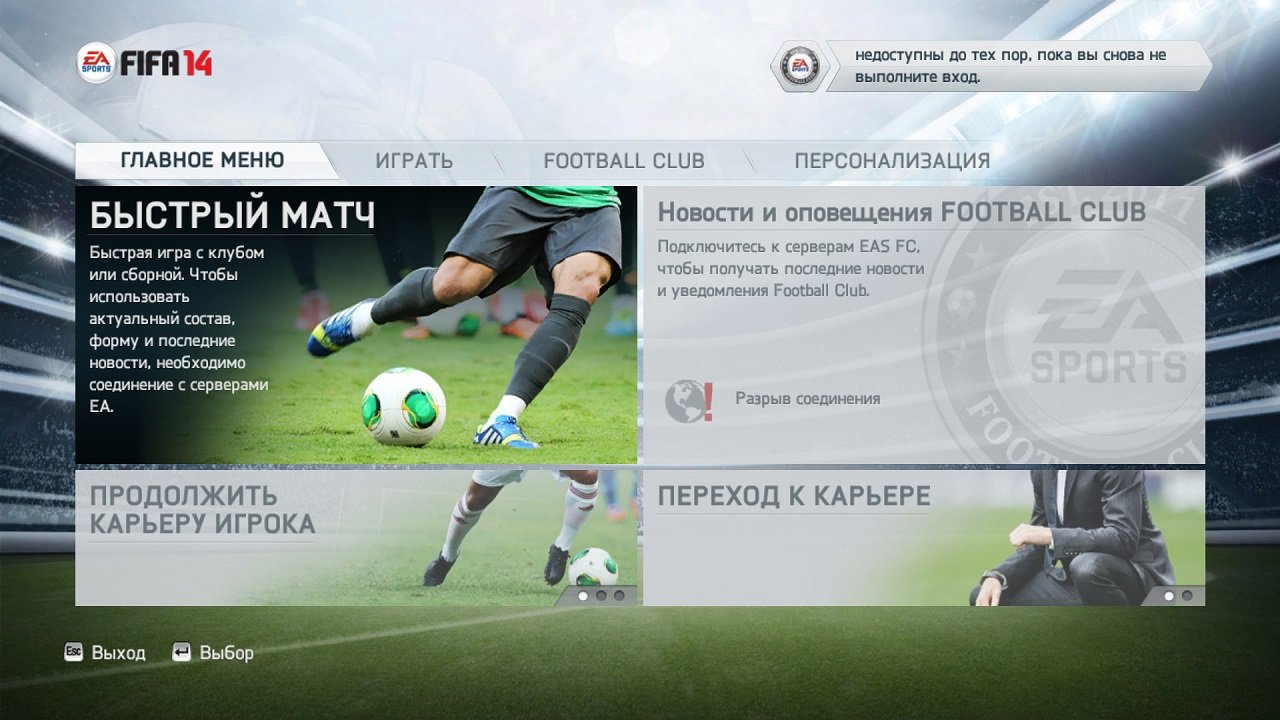Open the FOOTBALL CLUB tab
Image resolution: width=1280 pixels, height=720 pixels.
click(623, 160)
